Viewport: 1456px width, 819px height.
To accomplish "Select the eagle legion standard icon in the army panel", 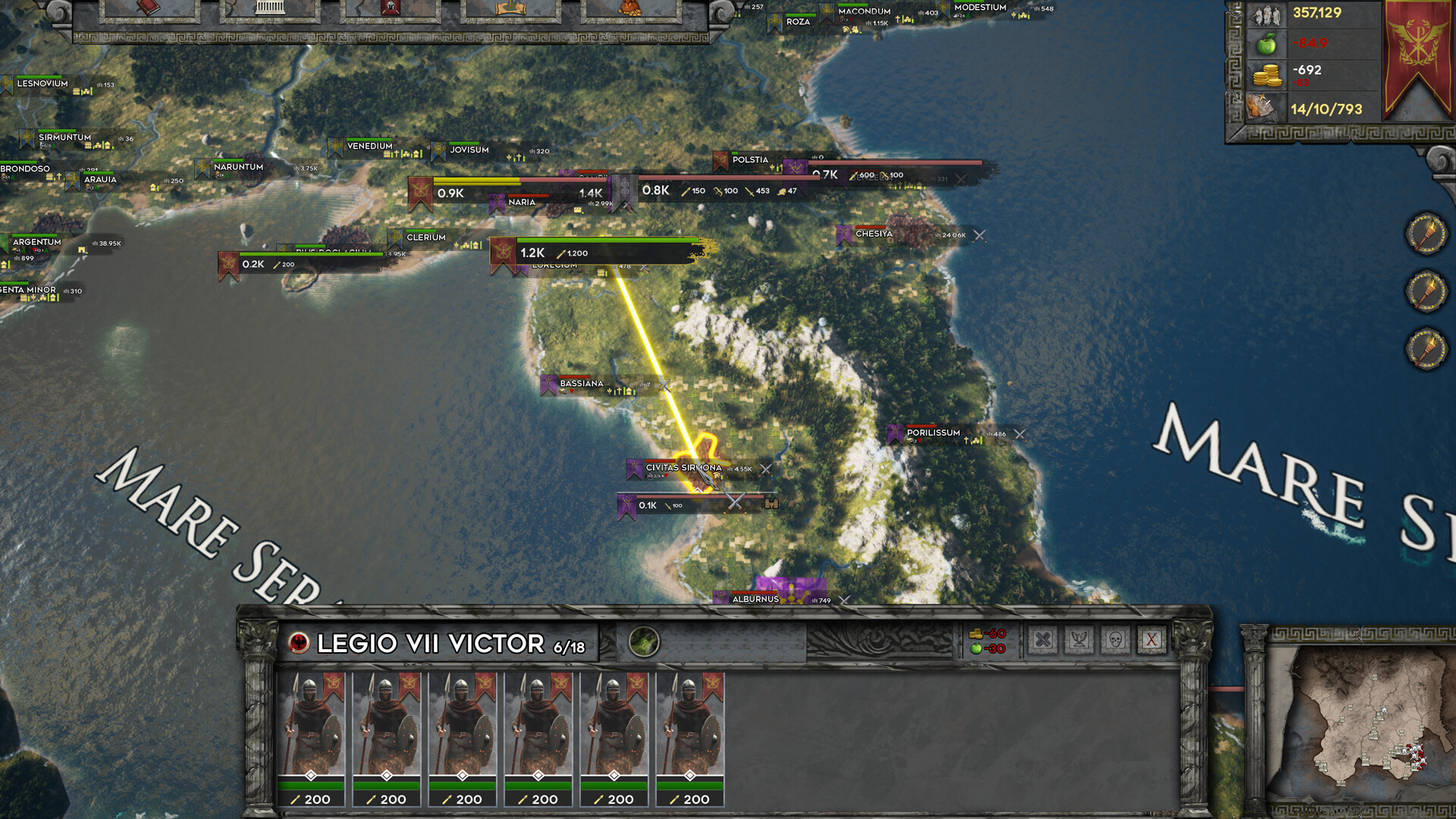I will [1079, 640].
